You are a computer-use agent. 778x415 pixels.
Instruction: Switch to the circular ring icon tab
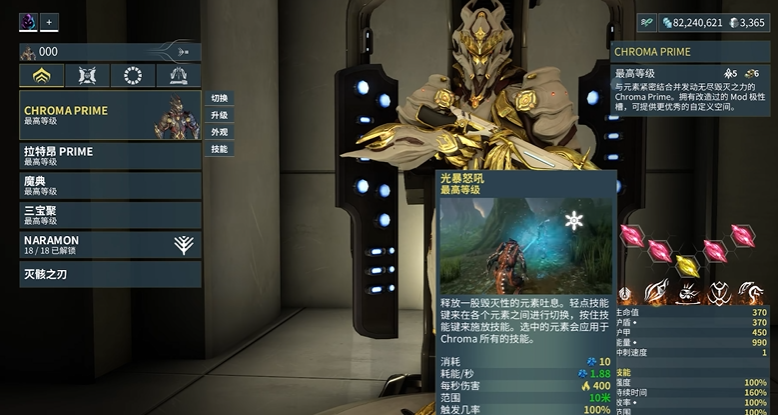pyautogui.click(x=132, y=76)
